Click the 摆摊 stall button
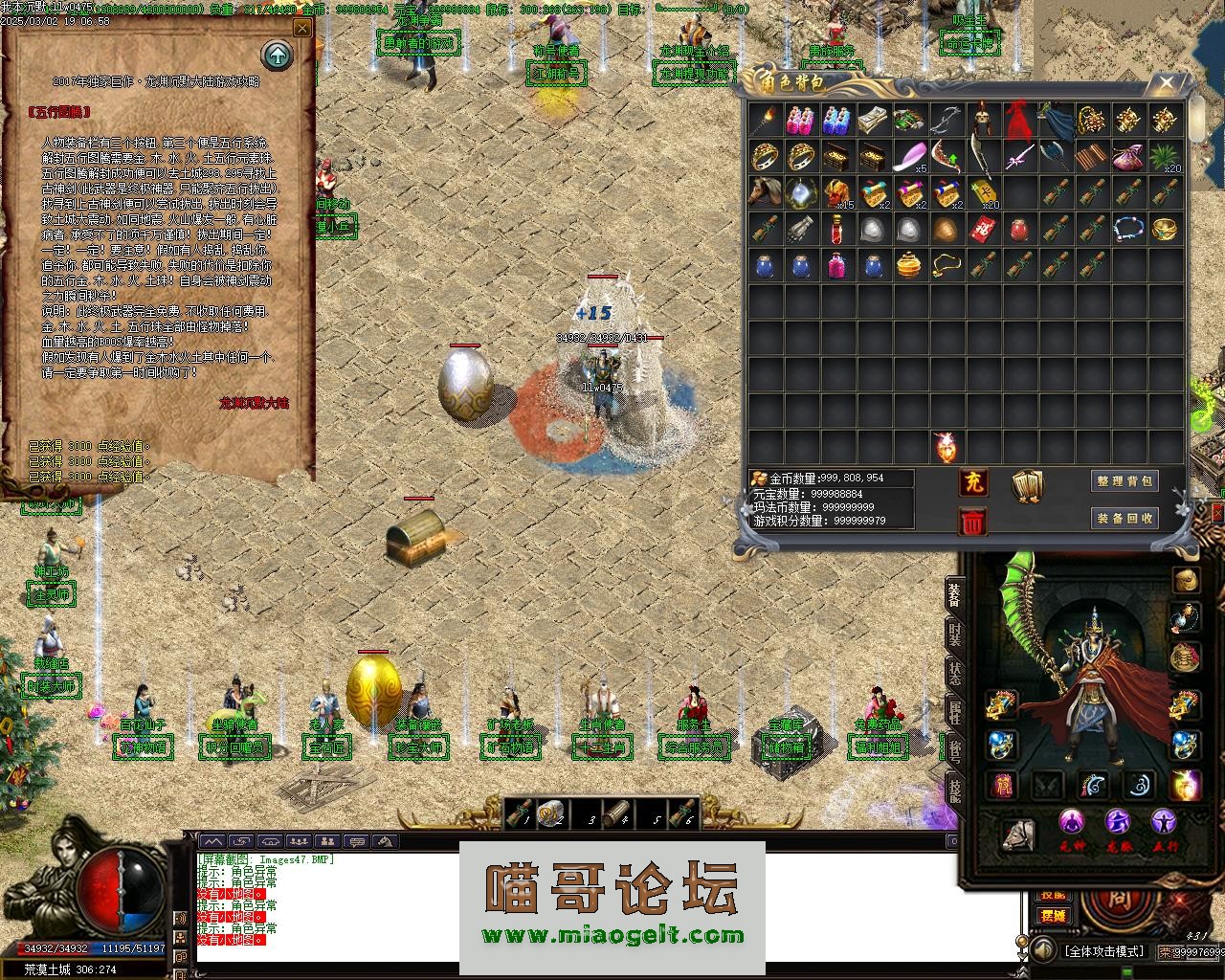The image size is (1225, 980). (1053, 915)
